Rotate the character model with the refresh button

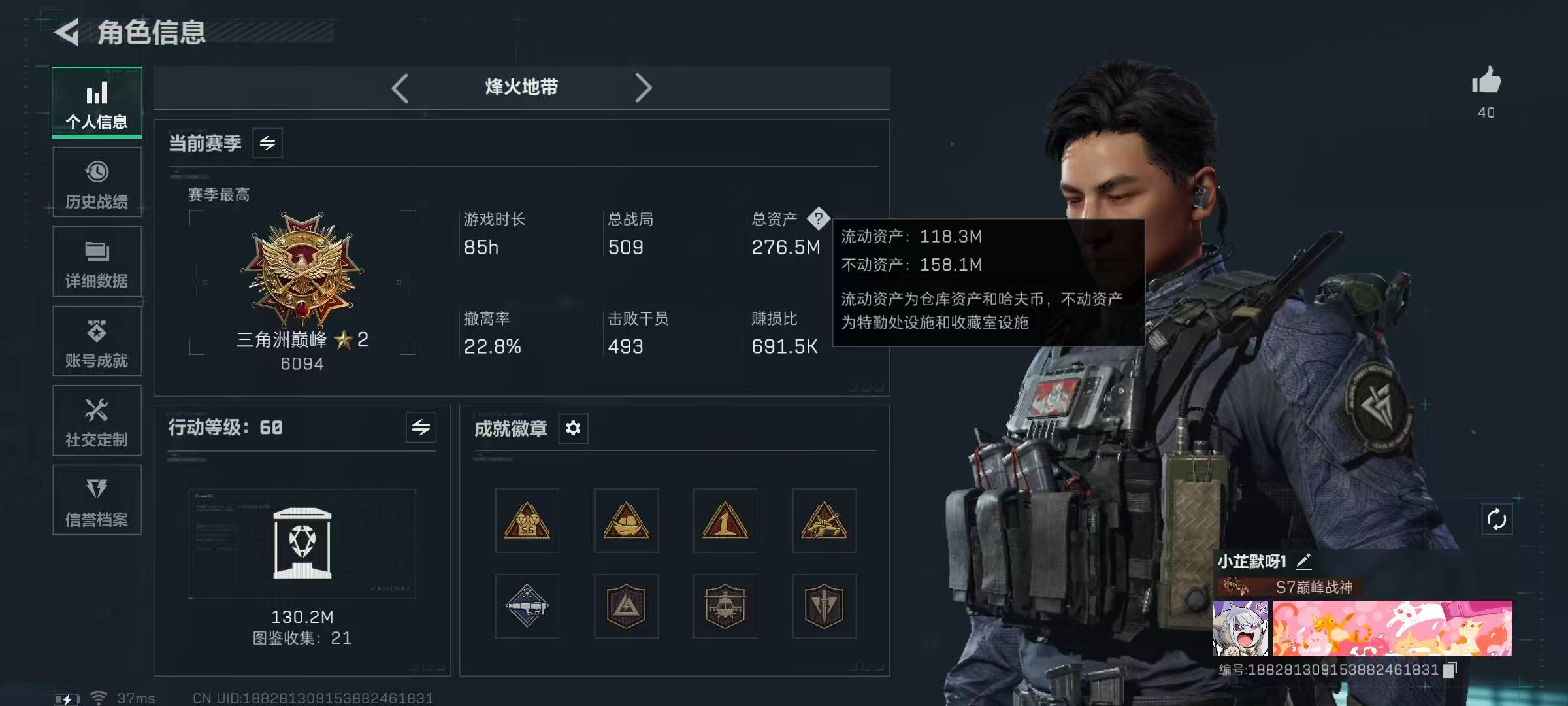coord(1497,520)
